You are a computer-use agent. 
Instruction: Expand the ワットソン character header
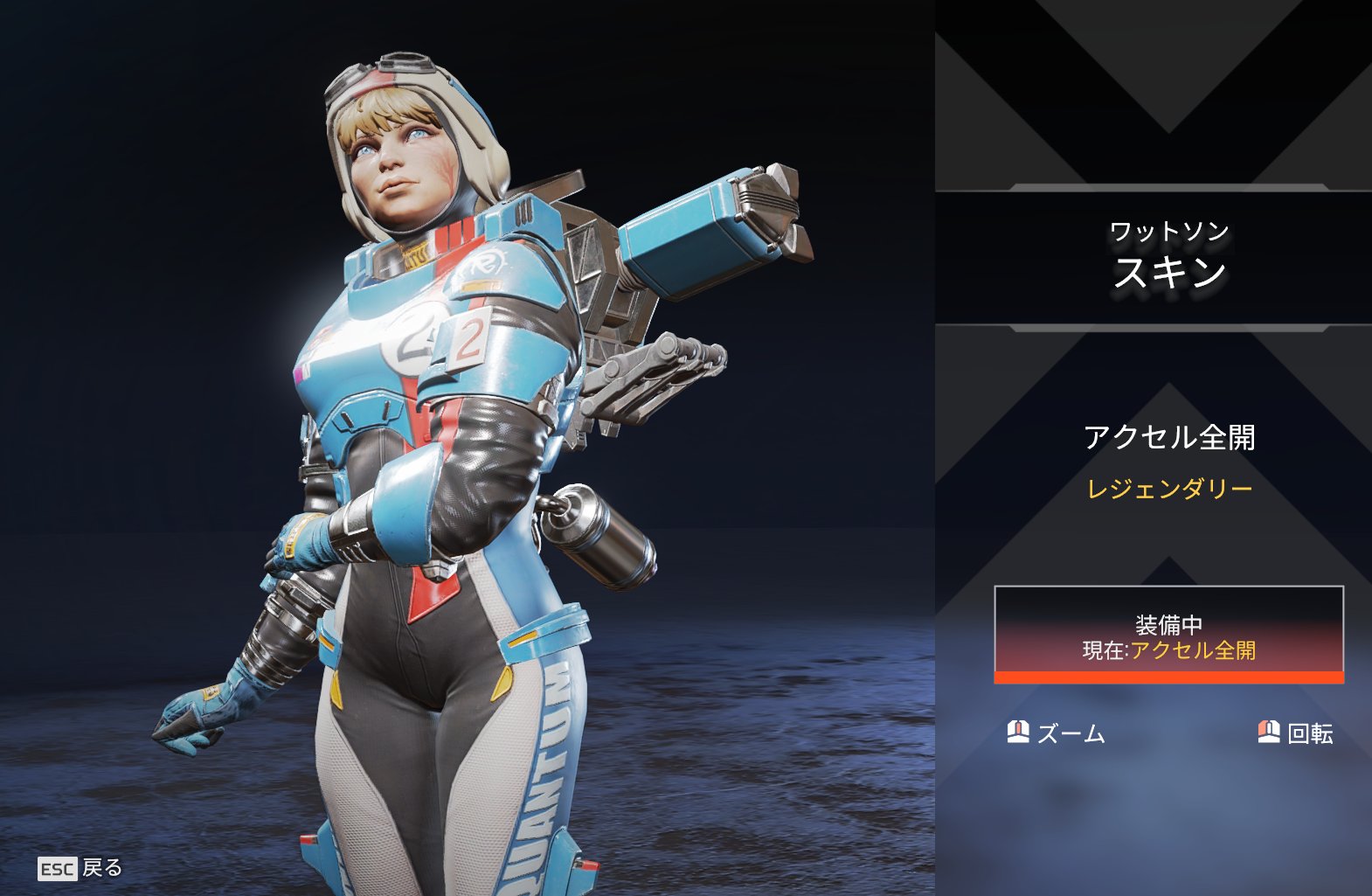1167,230
